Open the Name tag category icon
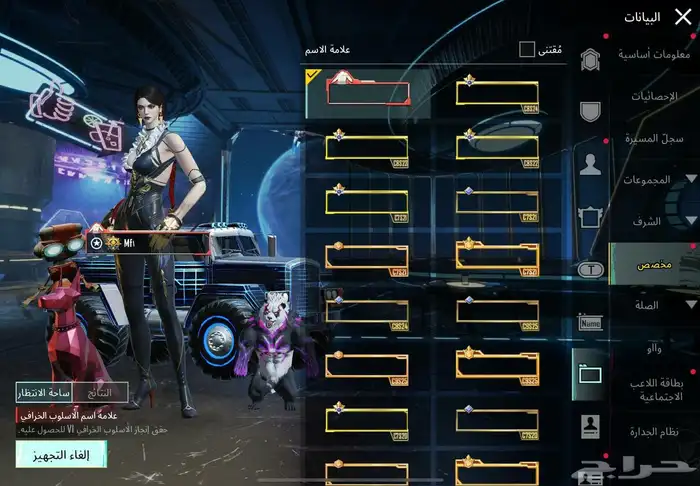Image resolution: width=700 pixels, height=486 pixels. tap(590, 323)
